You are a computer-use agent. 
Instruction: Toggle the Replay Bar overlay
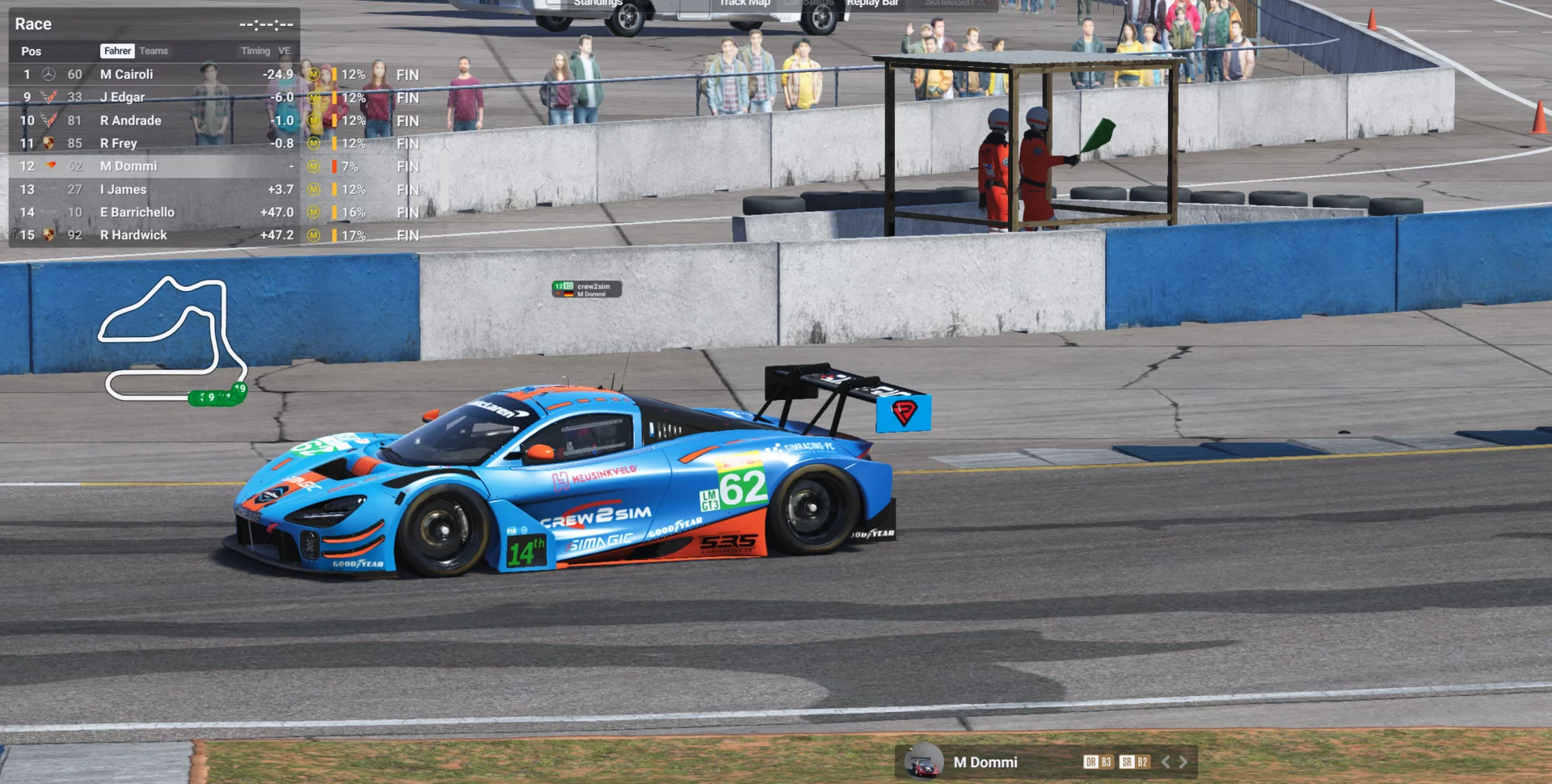872,3
